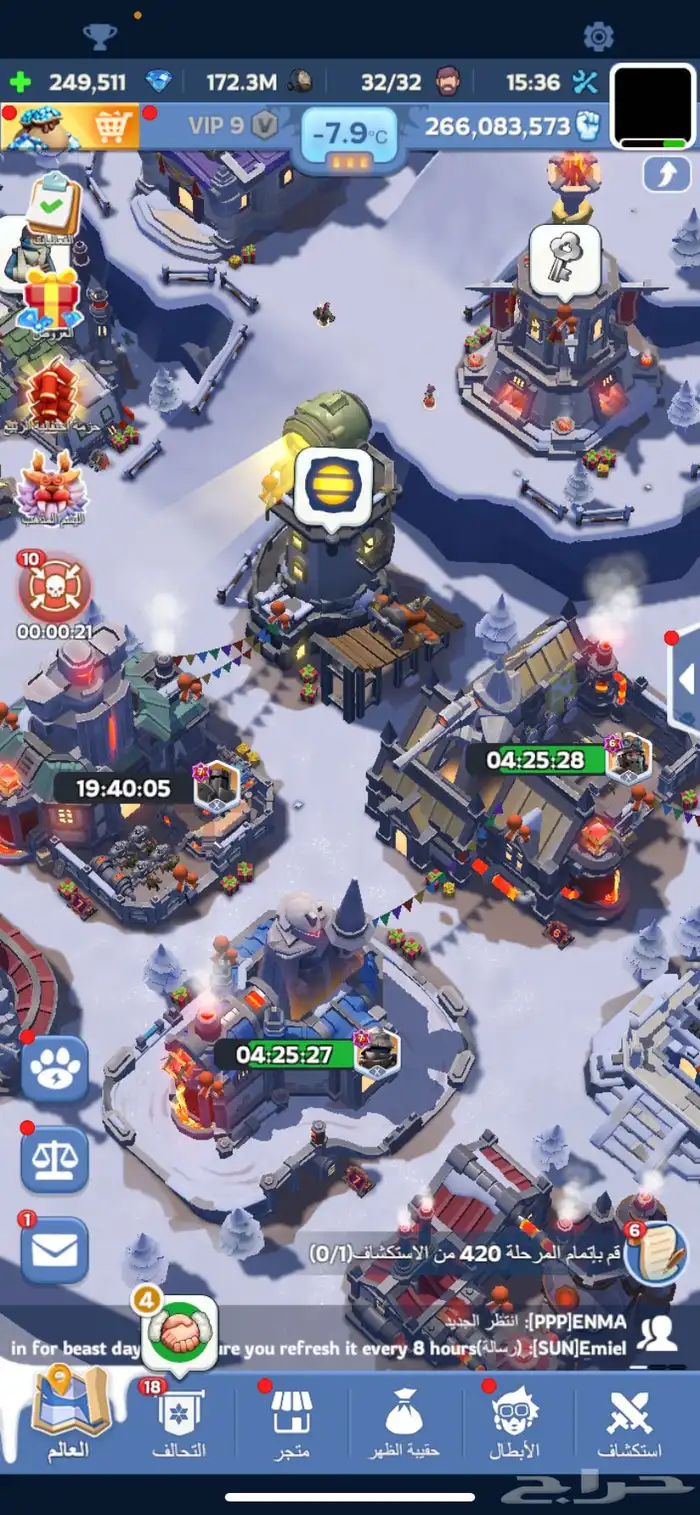Open the shop tab in bottom bar

click(x=292, y=1420)
